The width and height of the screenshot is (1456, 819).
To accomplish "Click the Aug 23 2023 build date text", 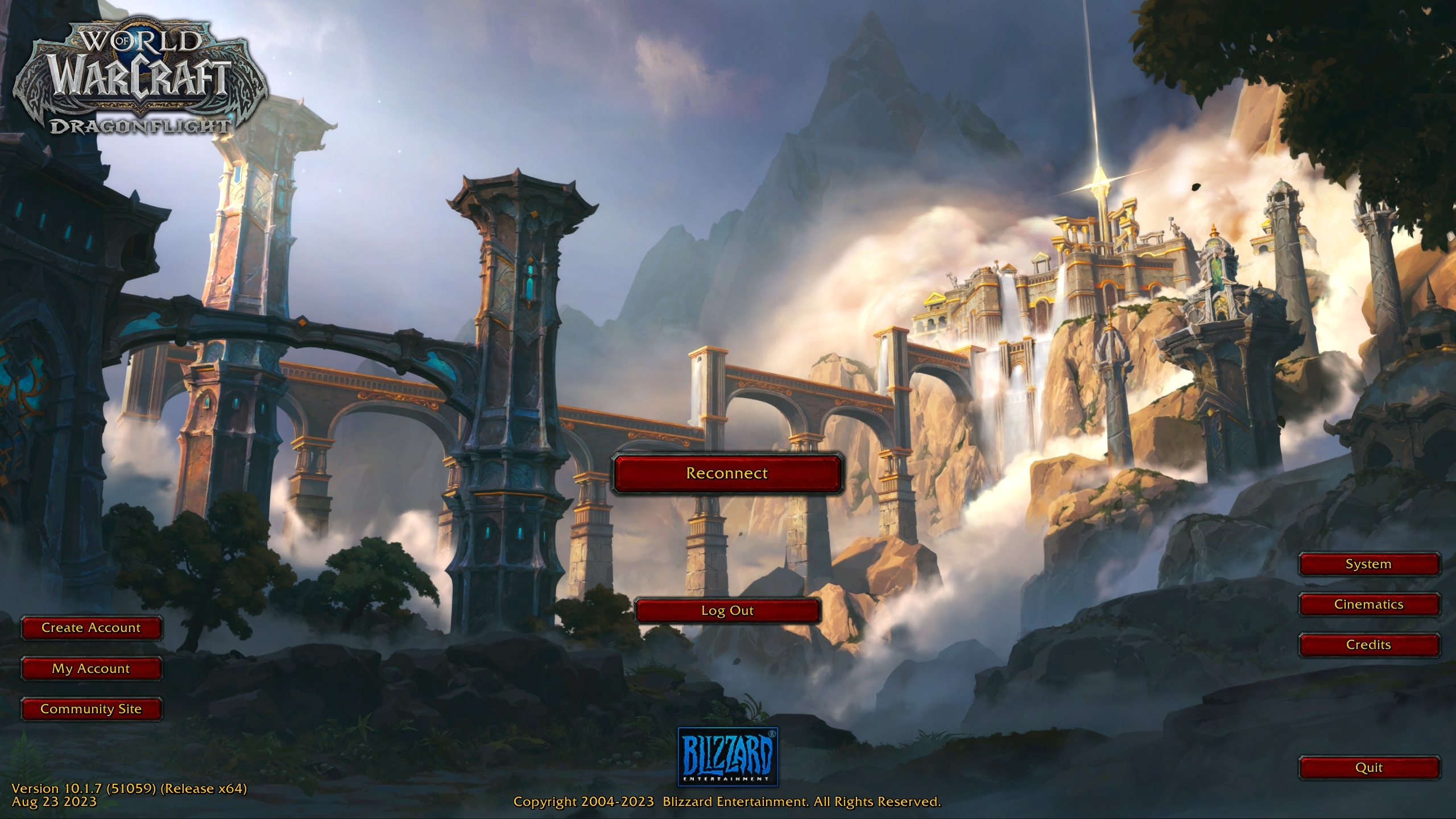I will pos(54,803).
